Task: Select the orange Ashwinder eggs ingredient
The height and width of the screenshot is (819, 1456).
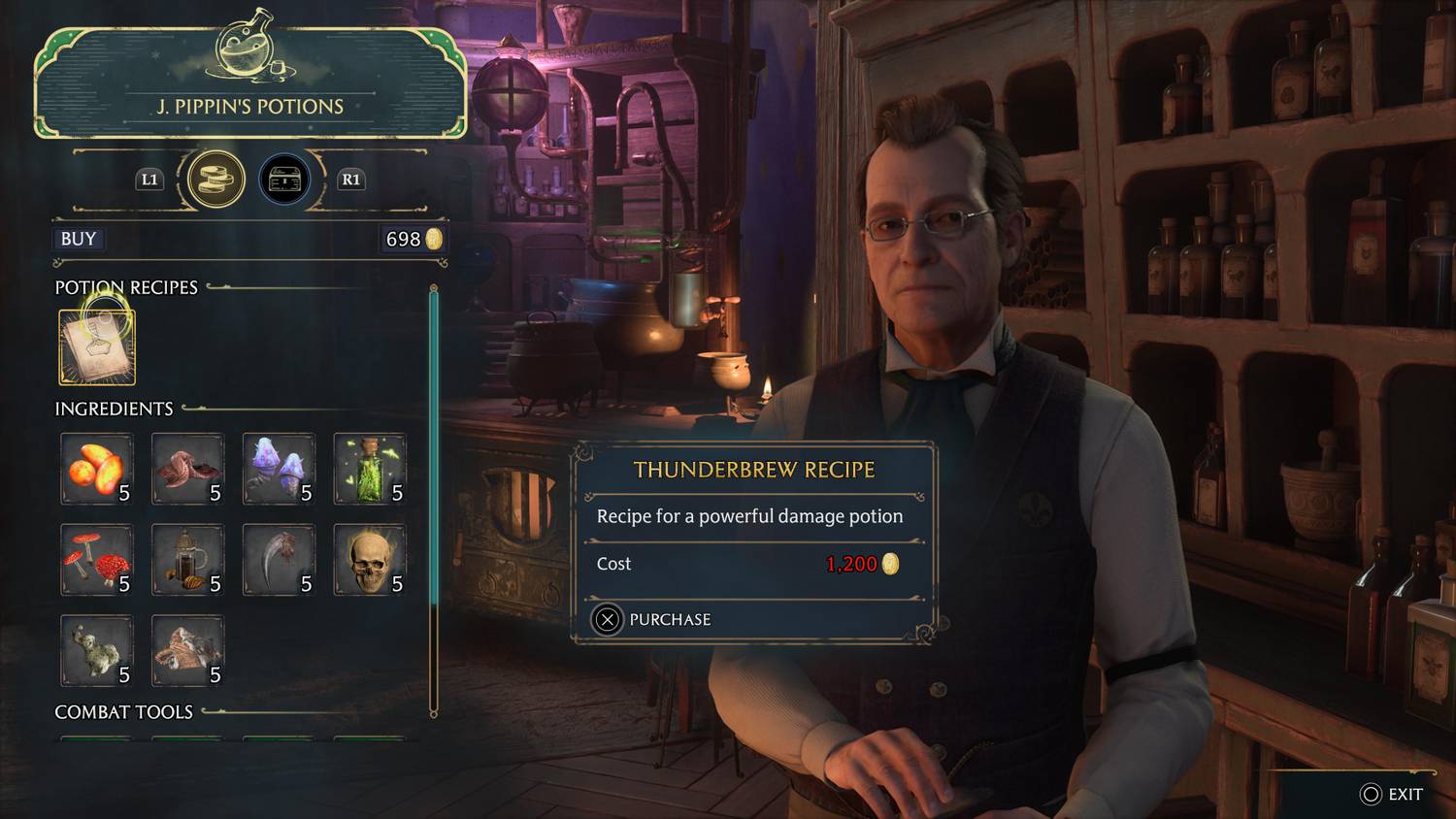Action: (97, 470)
